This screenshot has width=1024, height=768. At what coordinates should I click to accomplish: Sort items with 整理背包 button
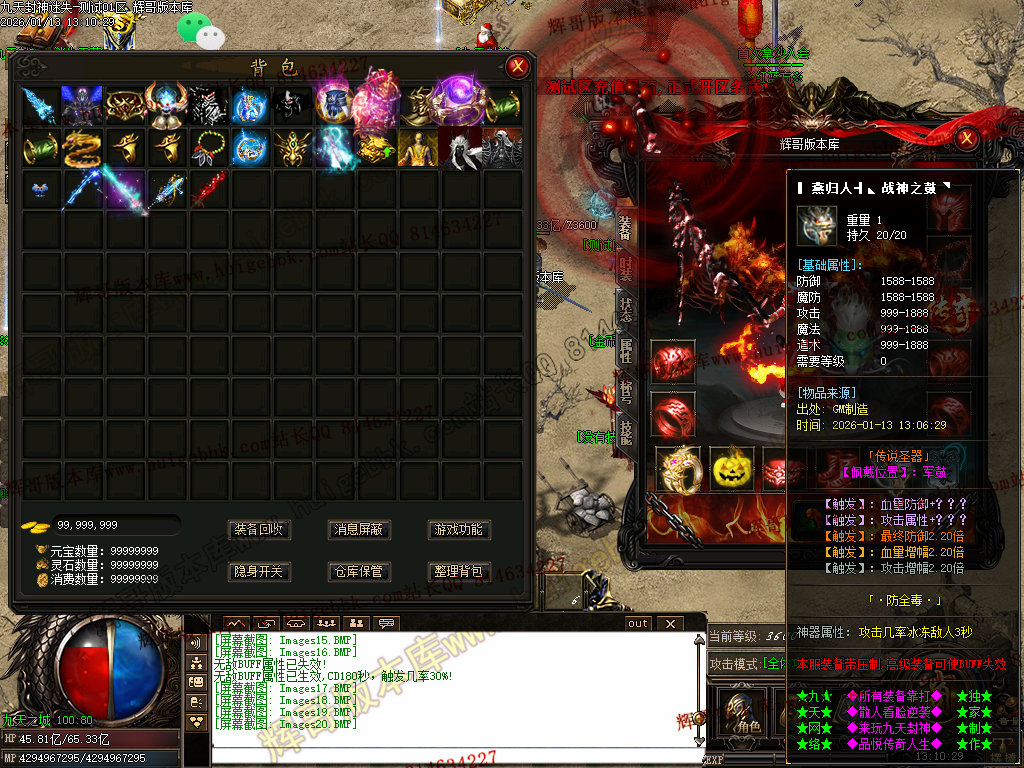[x=458, y=571]
